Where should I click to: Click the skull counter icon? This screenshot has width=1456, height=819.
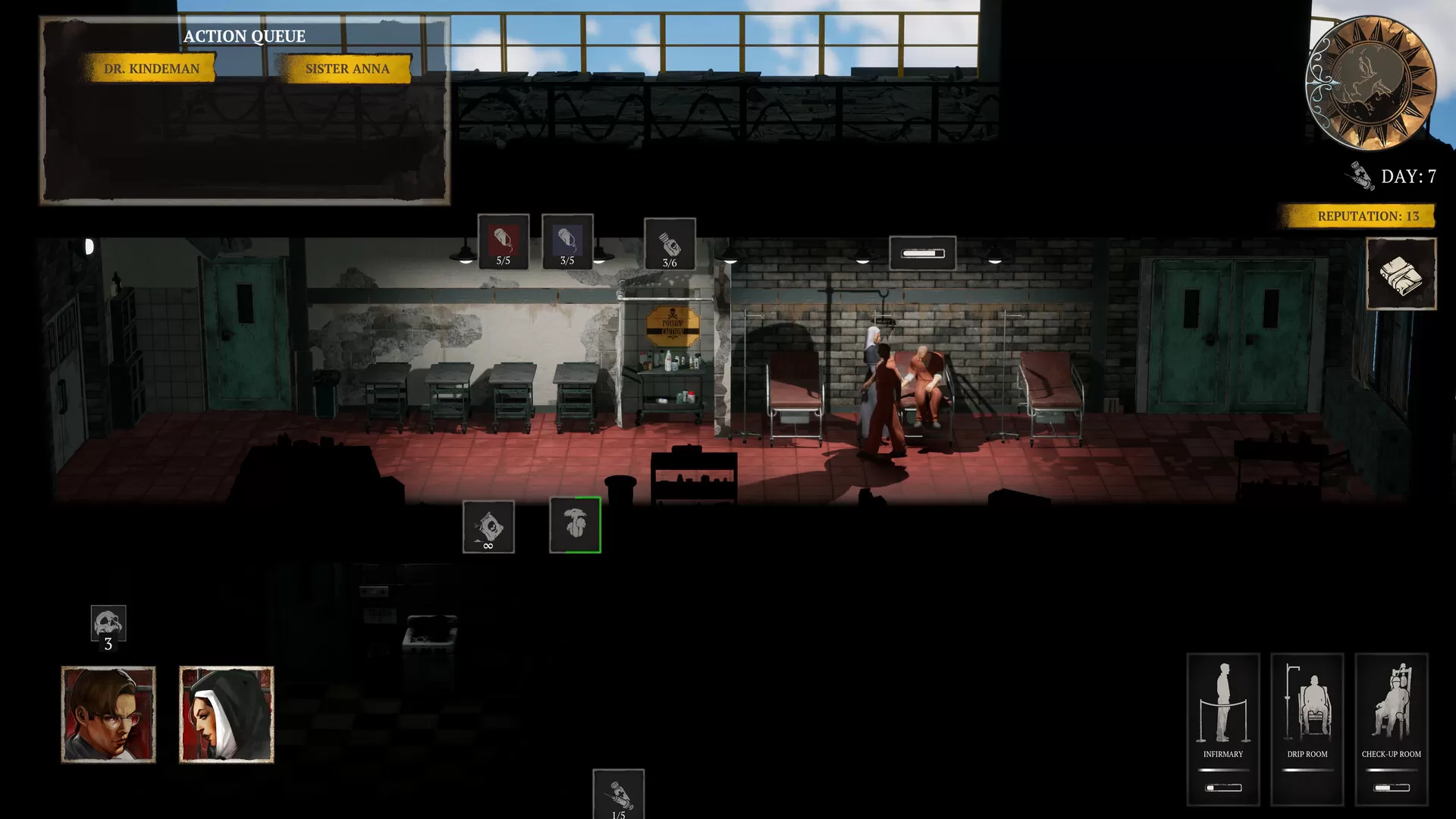point(108,624)
